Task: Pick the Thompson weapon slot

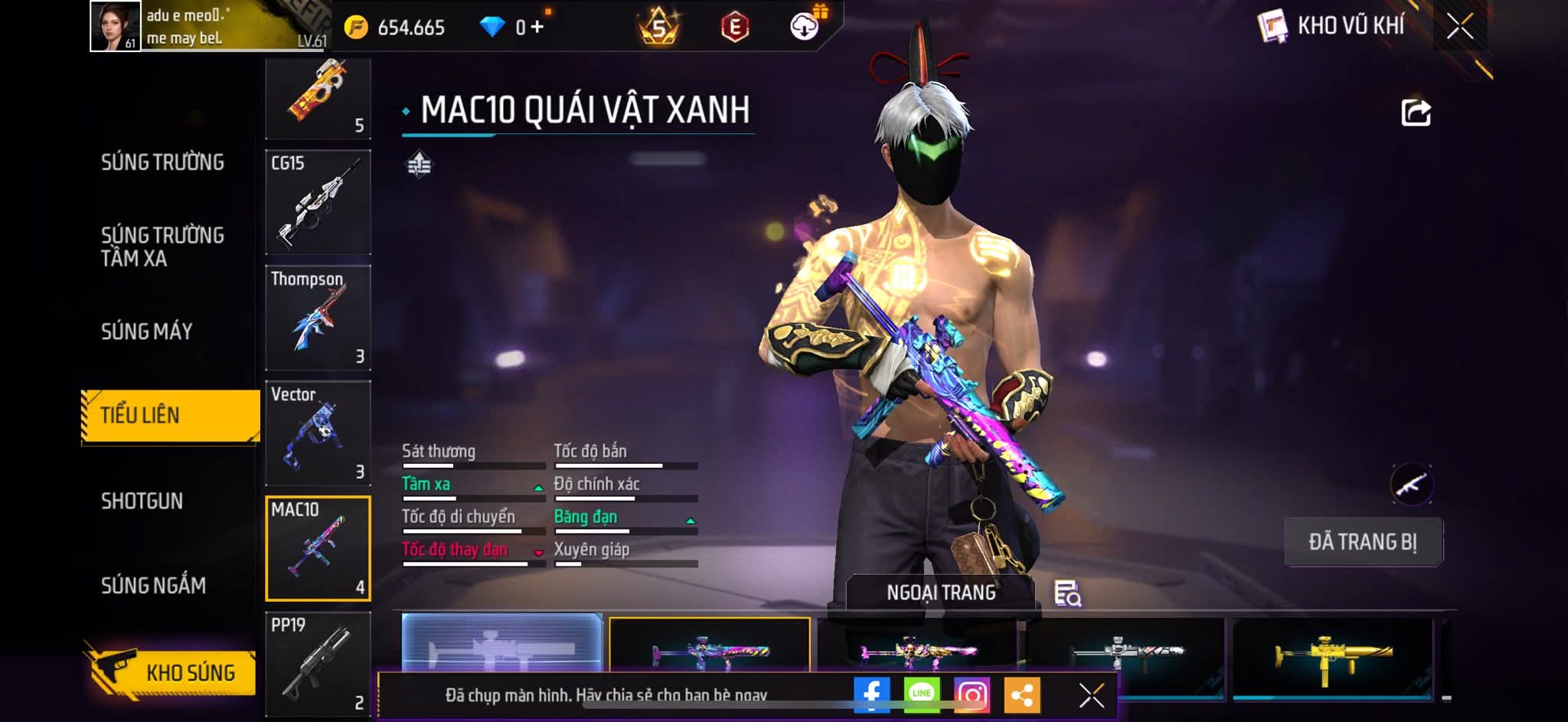Action: (x=318, y=318)
